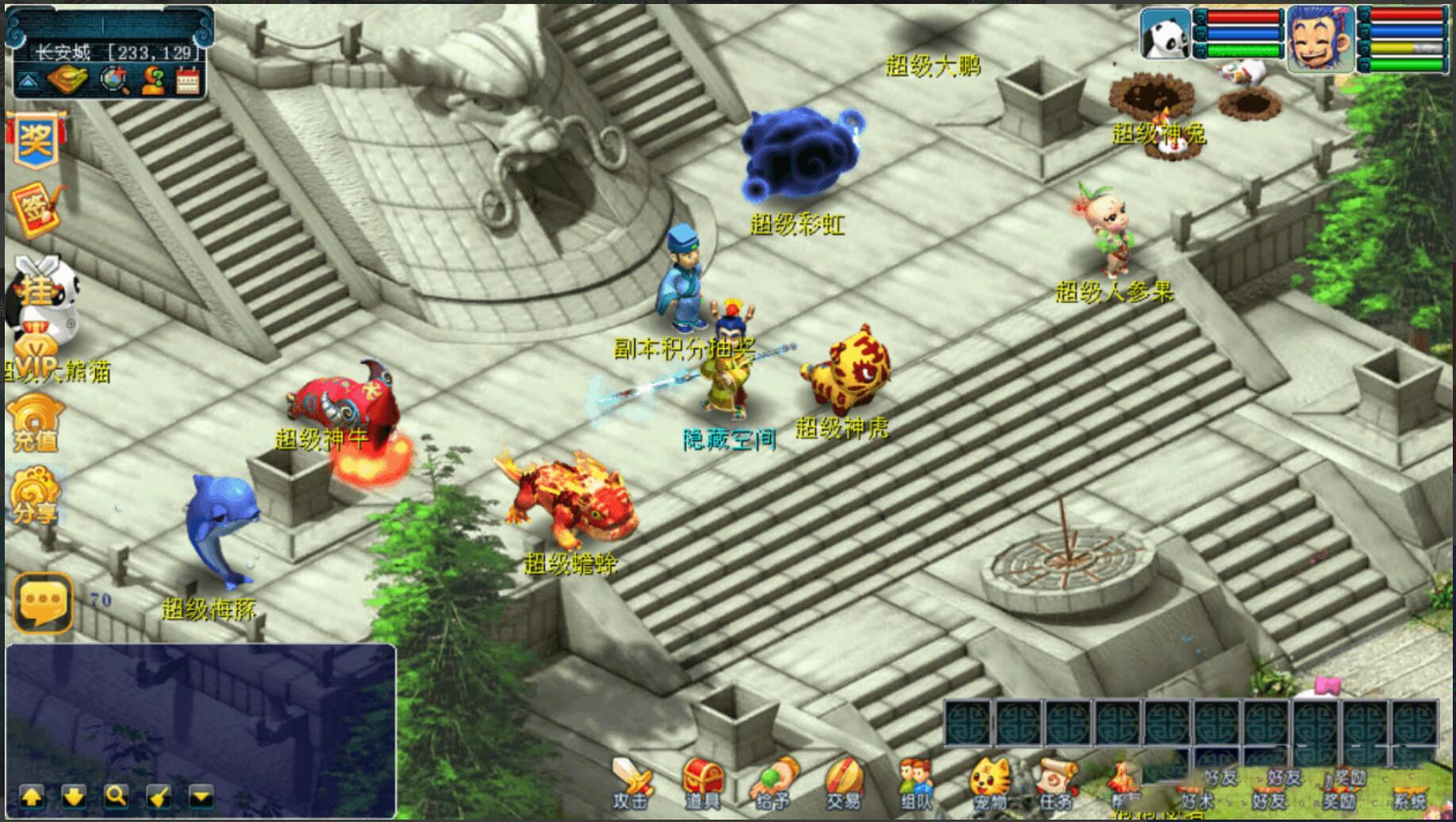Click the chat search magnifier button
This screenshot has width=1456, height=822.
click(116, 795)
